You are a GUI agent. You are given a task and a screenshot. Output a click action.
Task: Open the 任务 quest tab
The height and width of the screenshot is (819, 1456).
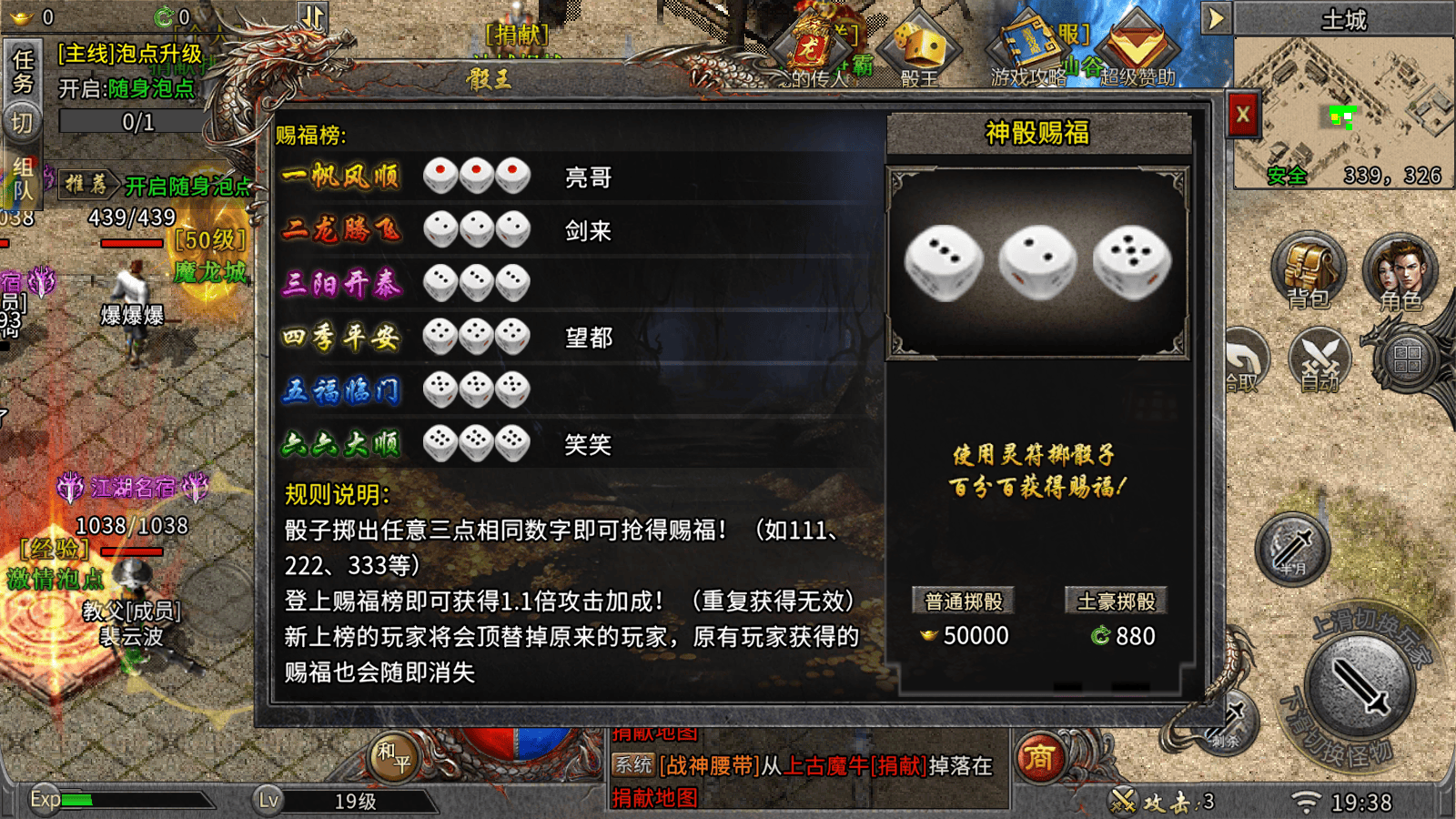[23, 71]
